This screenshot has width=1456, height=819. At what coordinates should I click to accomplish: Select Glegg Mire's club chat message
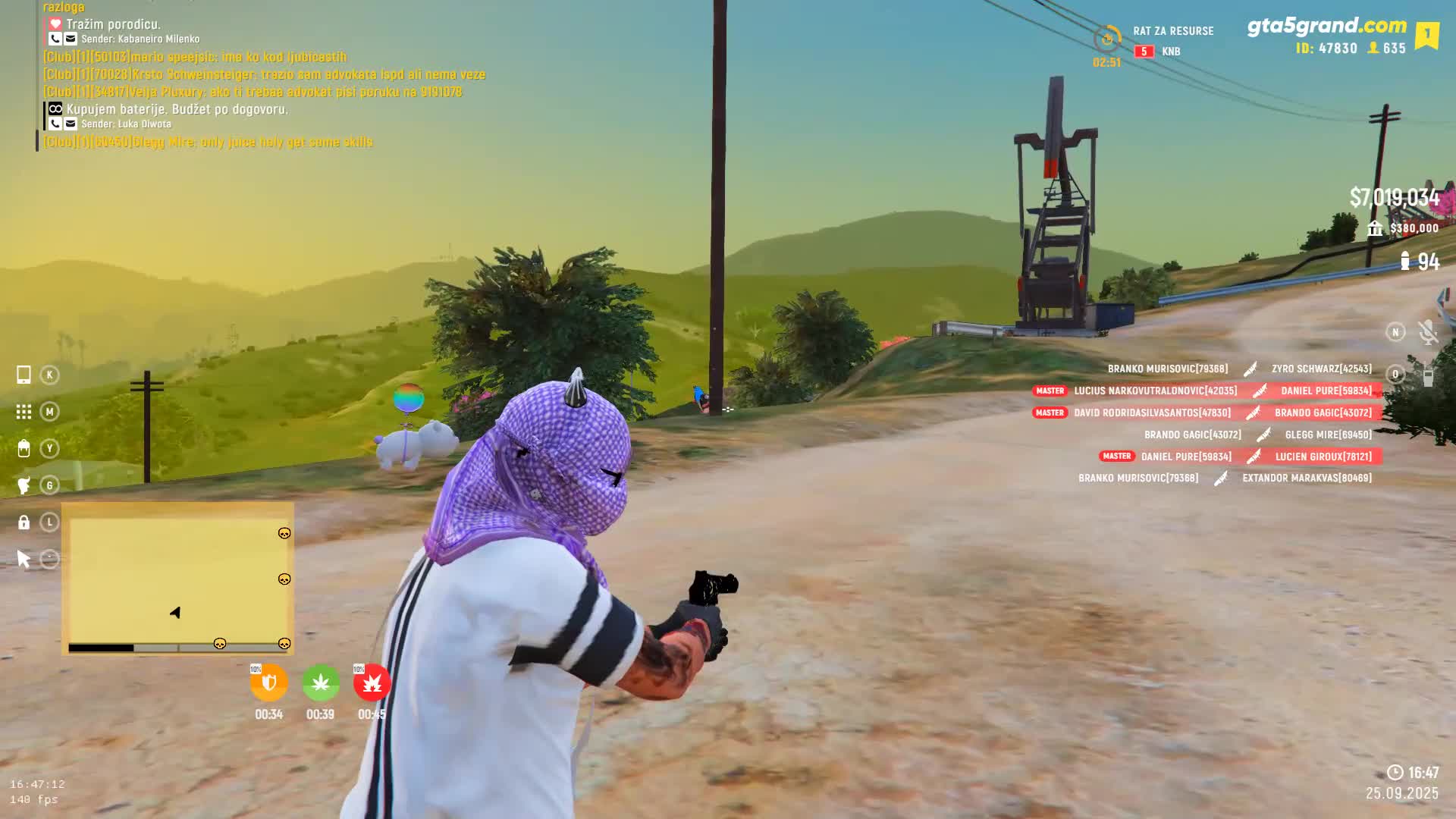(x=208, y=142)
